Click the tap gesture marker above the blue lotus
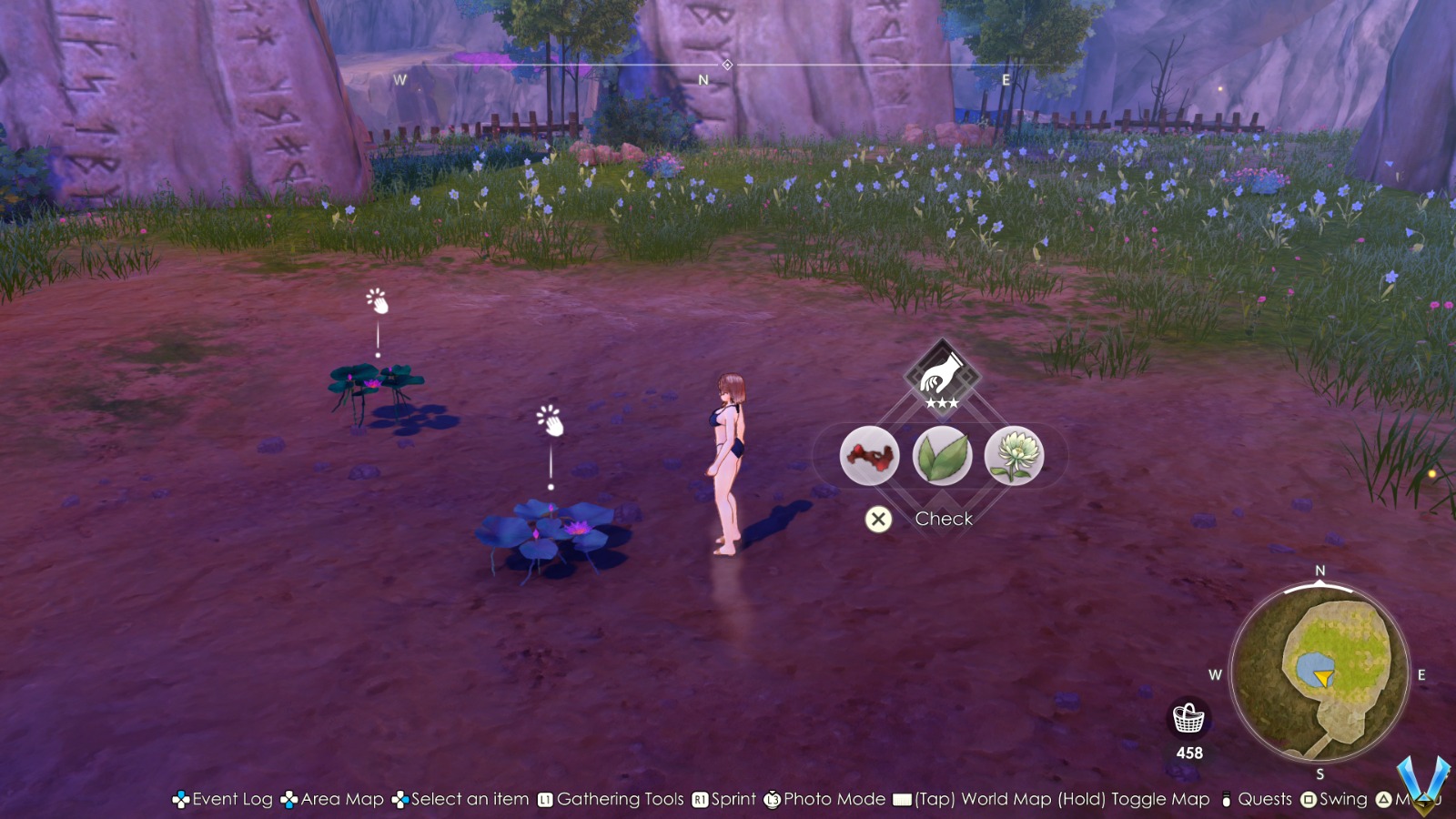This screenshot has width=1456, height=819. point(549,421)
